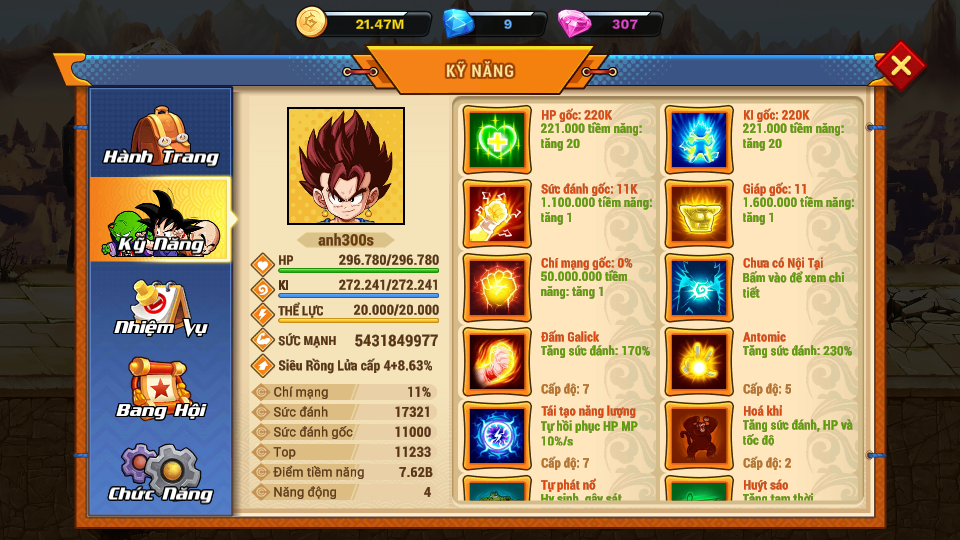
Task: Select the Hoá khỉ ape transformation skill
Action: pyautogui.click(x=699, y=435)
